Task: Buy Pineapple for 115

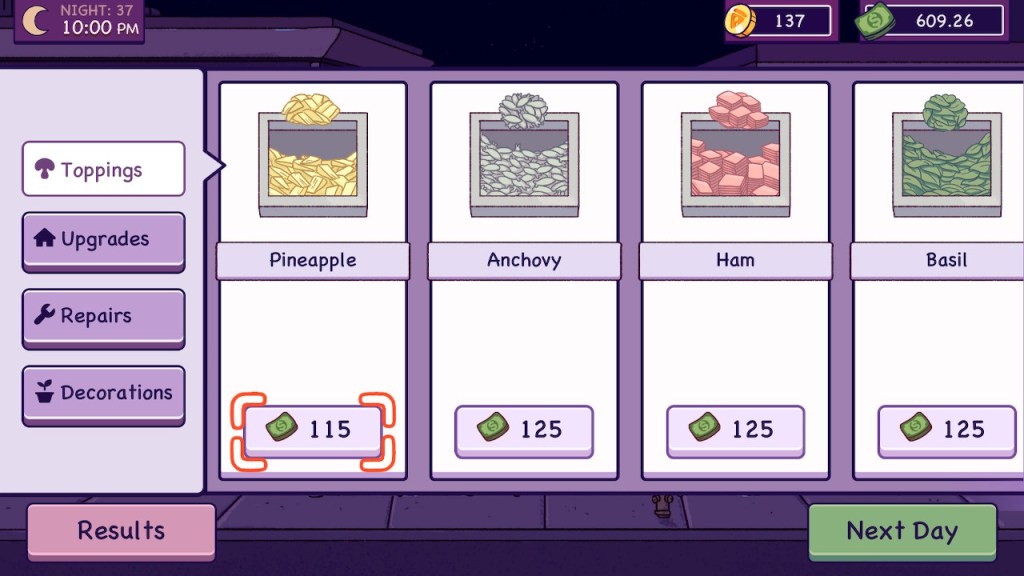Action: (x=313, y=430)
